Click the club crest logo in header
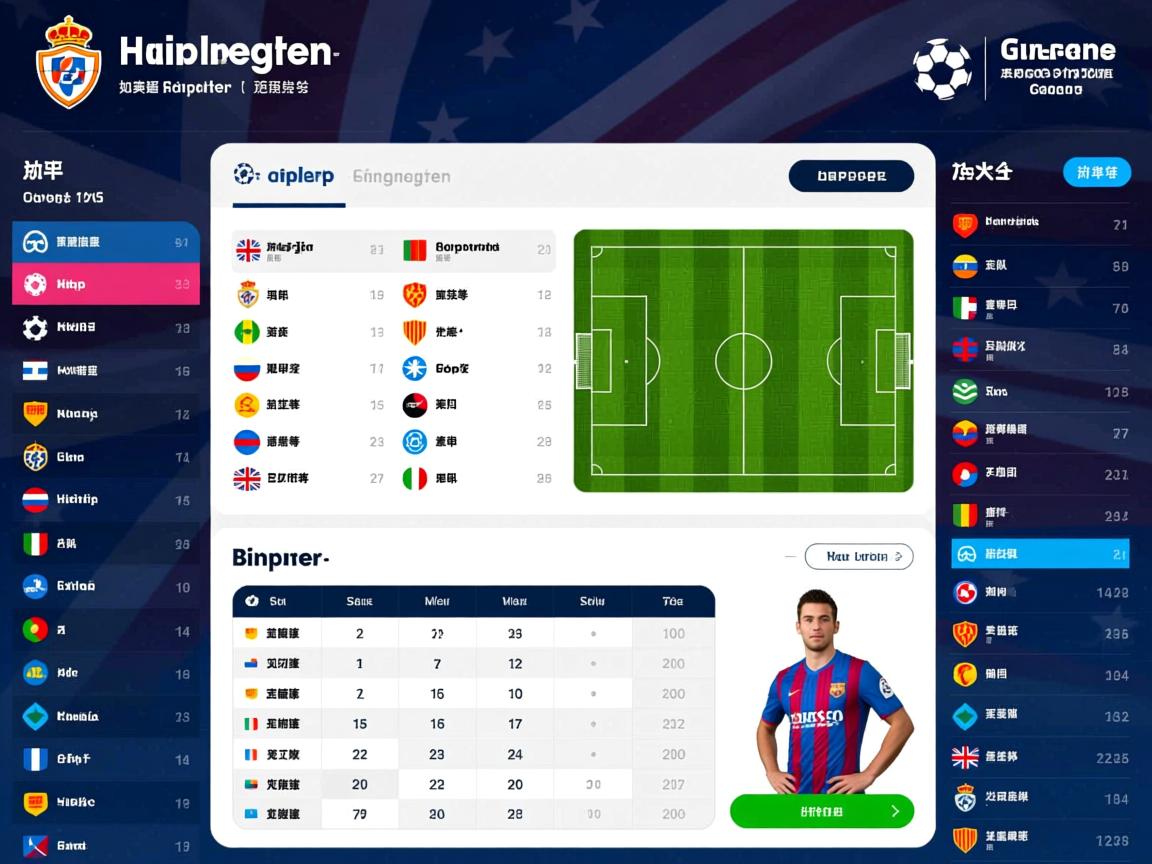Viewport: 1152px width, 864px height. tap(68, 62)
